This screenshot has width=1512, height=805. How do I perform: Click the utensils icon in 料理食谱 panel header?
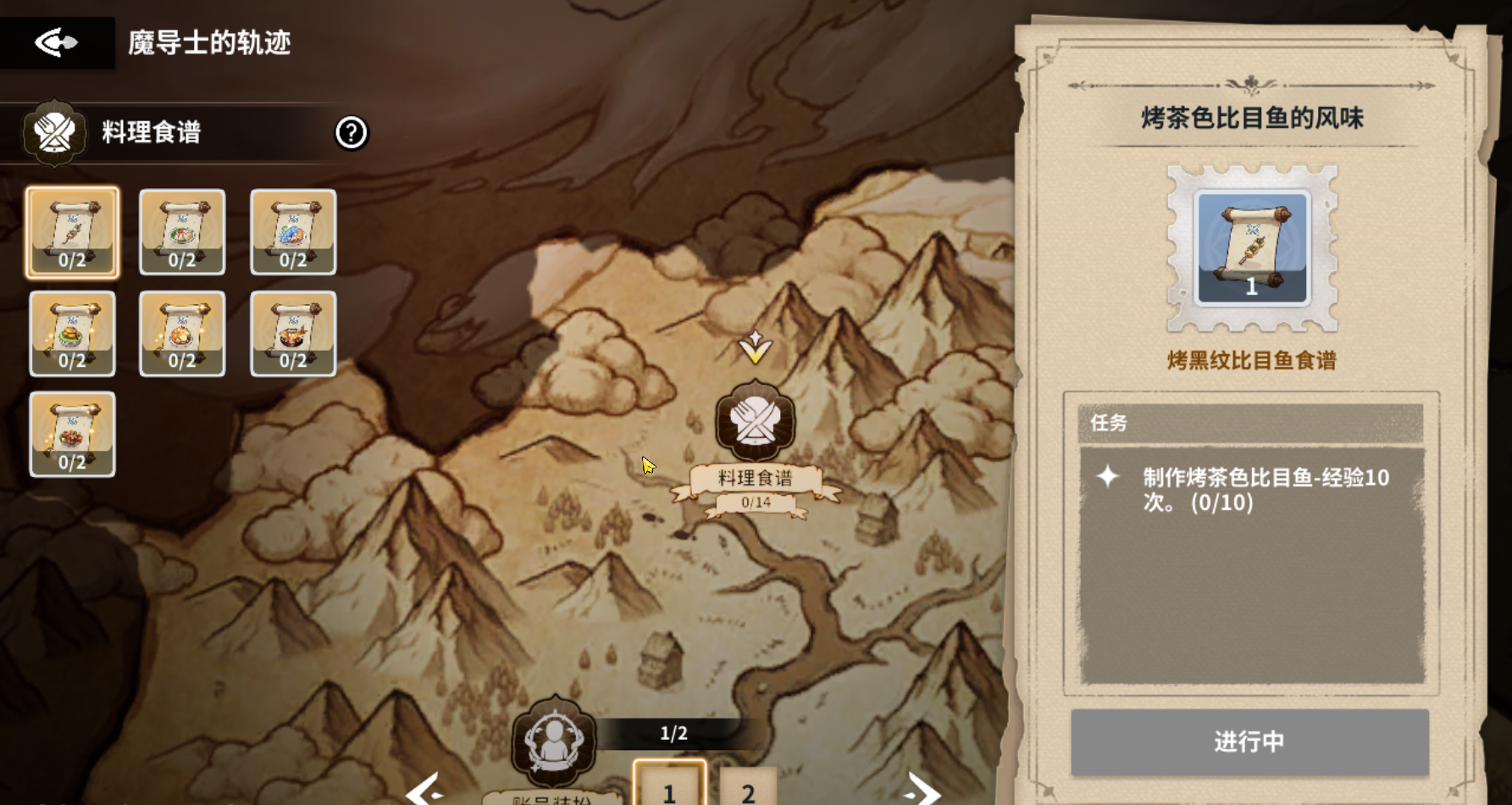pos(53,132)
